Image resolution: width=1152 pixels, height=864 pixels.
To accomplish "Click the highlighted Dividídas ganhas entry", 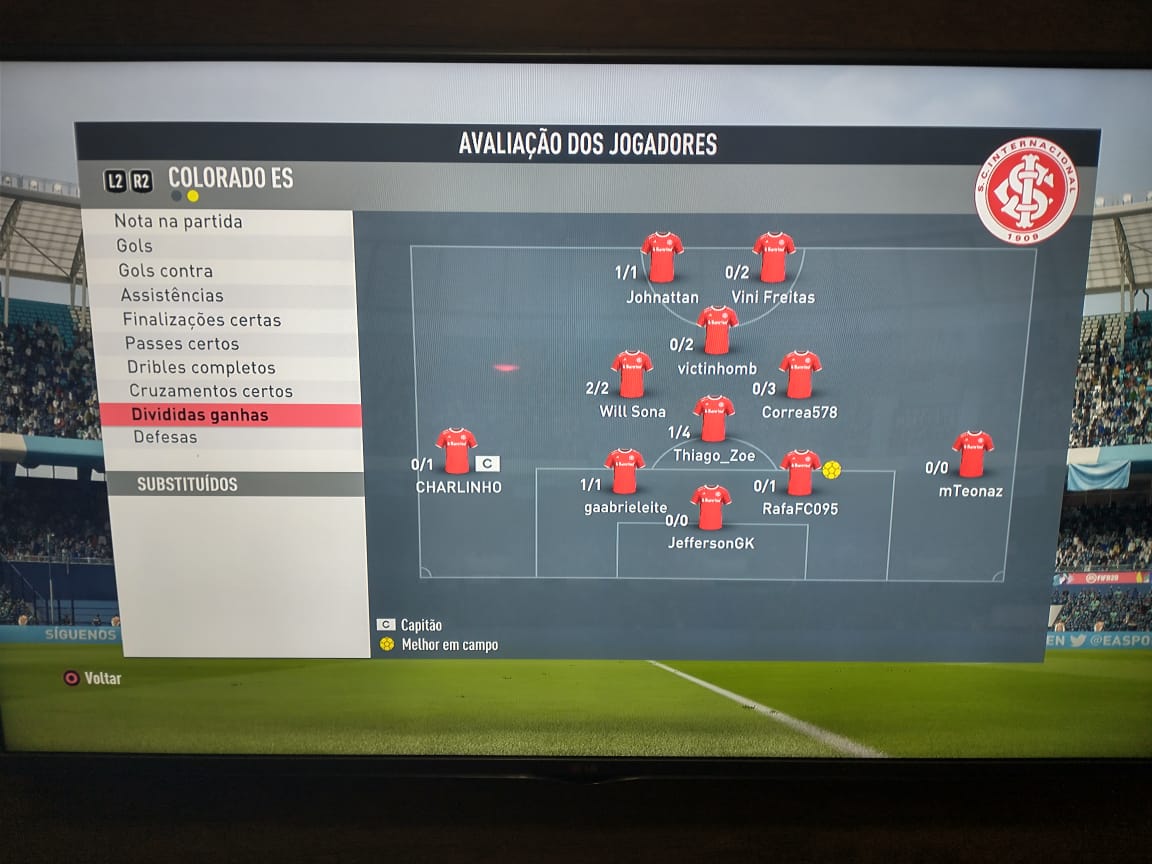I will [200, 415].
